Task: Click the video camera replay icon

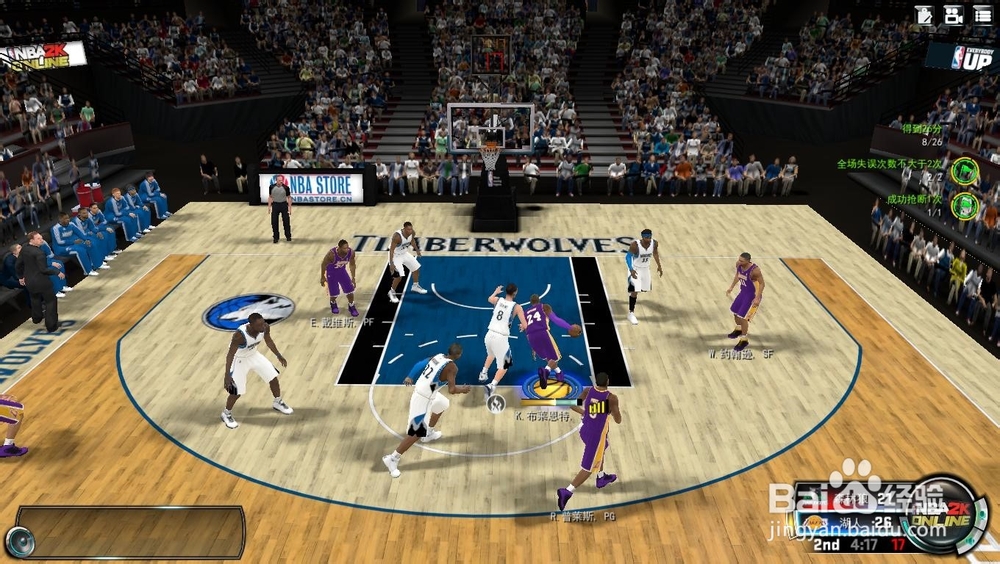Action: (953, 15)
